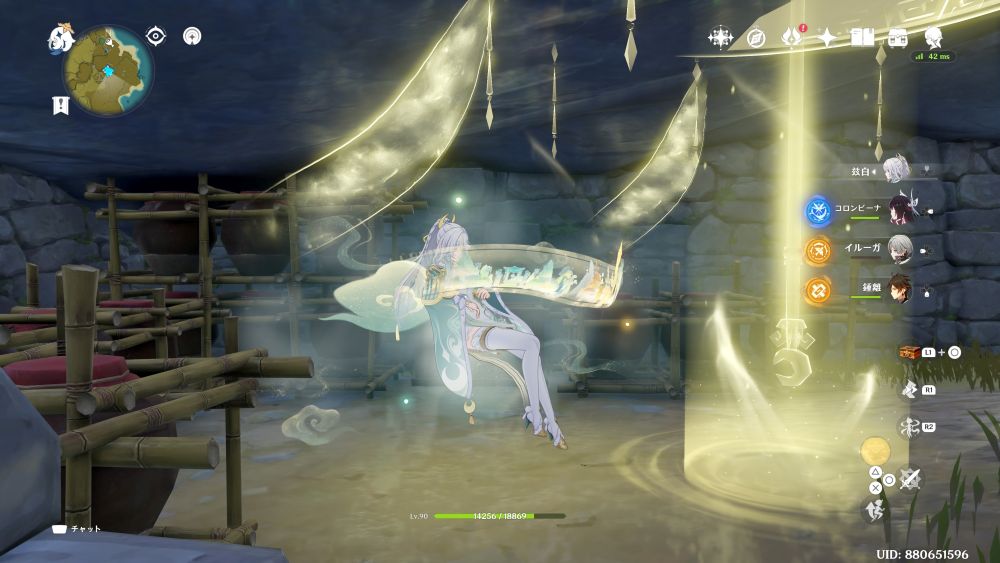Click the concentric-rings icon beside the minimap
Image resolution: width=1000 pixels, height=563 pixels.
coord(192,36)
